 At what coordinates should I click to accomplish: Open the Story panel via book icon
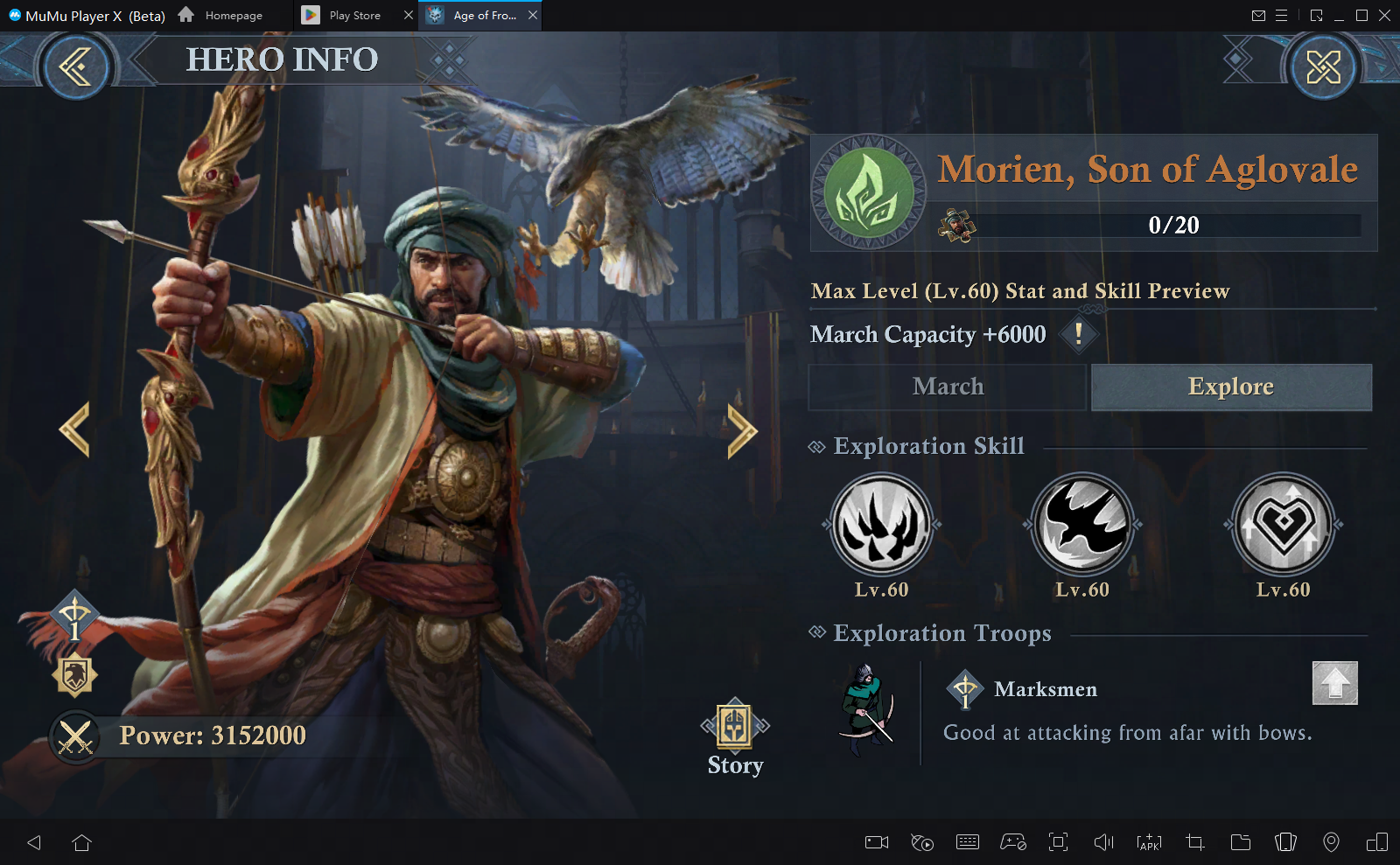pyautogui.click(x=735, y=728)
